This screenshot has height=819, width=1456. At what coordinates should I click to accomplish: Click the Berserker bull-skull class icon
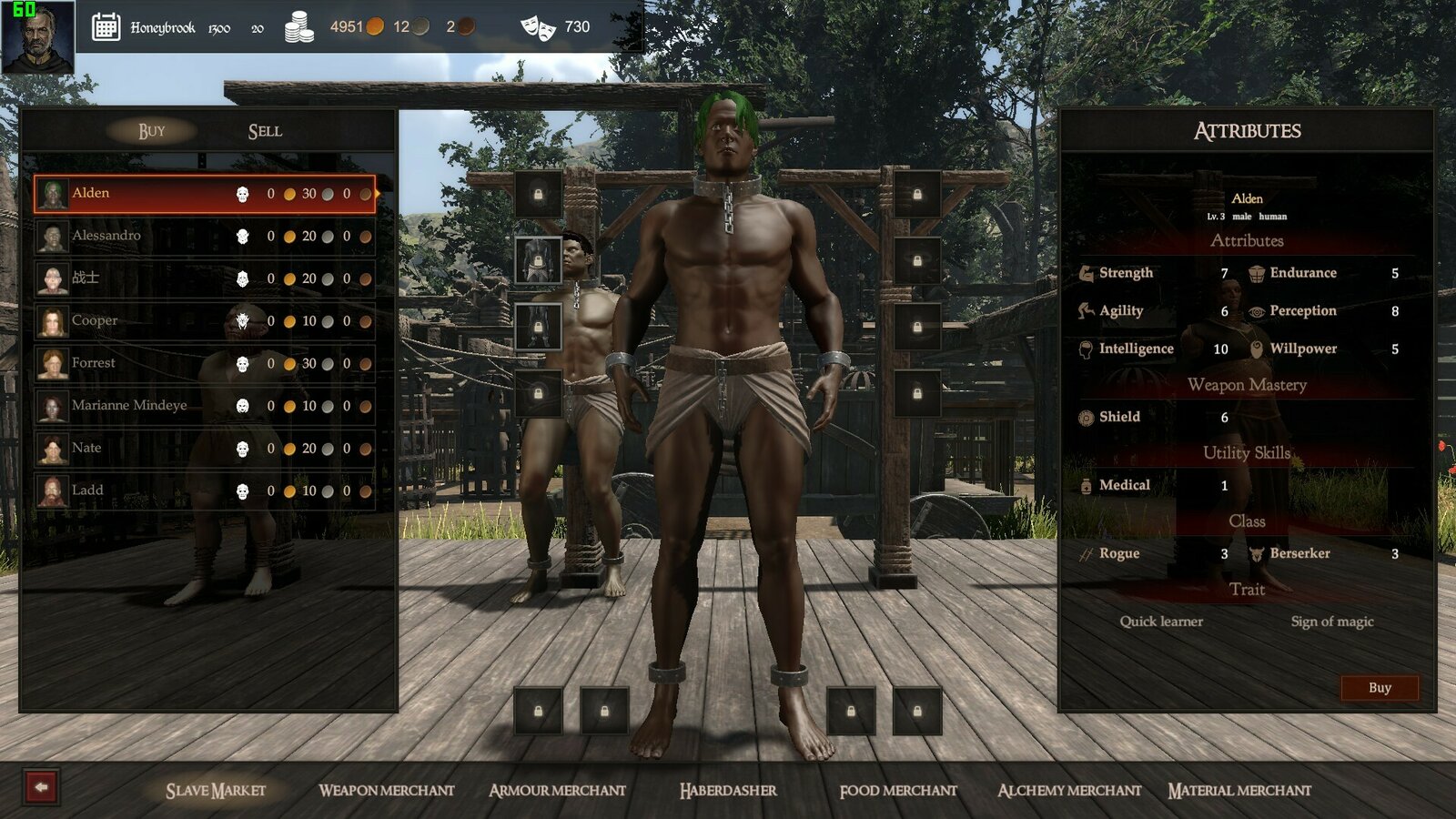[x=1259, y=553]
